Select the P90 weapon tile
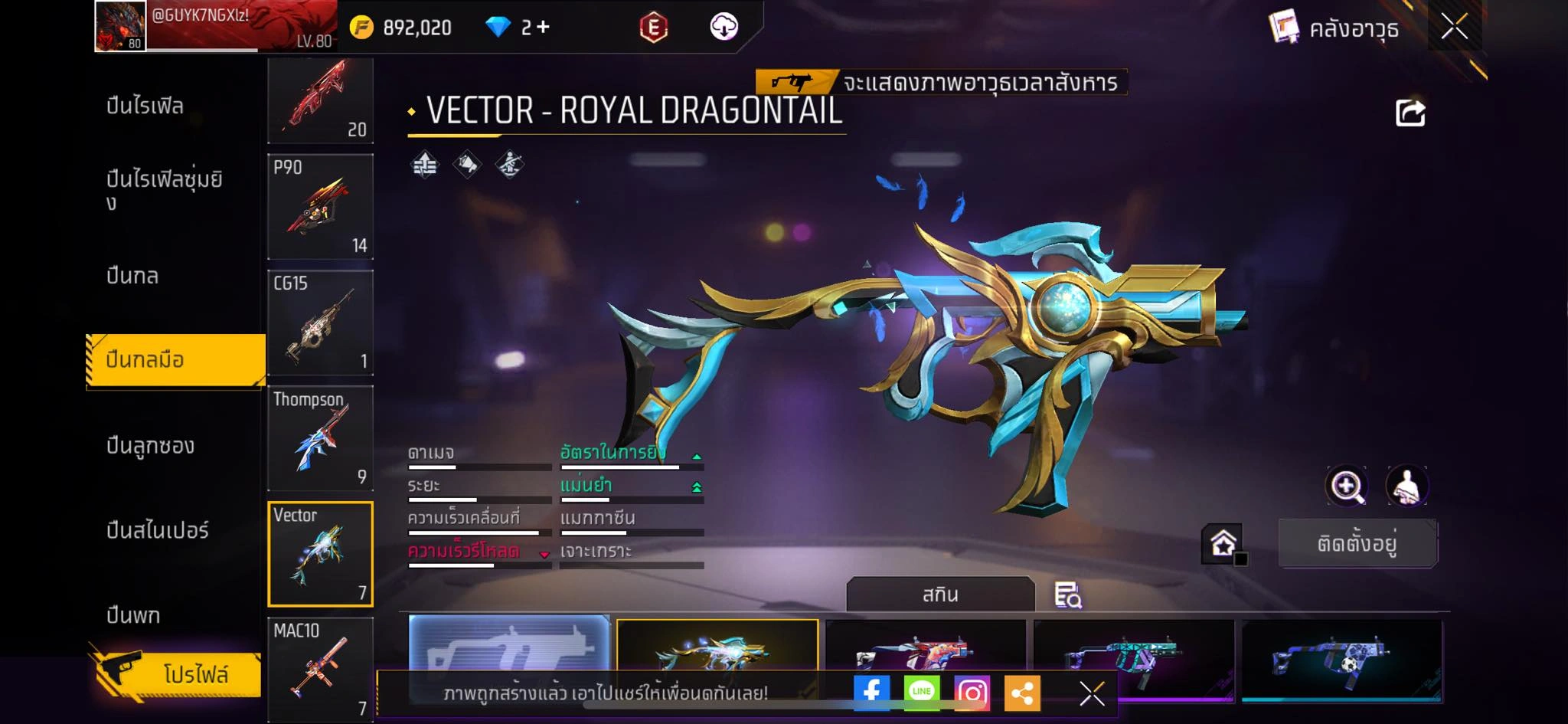Viewport: 1568px width, 724px height. point(320,207)
